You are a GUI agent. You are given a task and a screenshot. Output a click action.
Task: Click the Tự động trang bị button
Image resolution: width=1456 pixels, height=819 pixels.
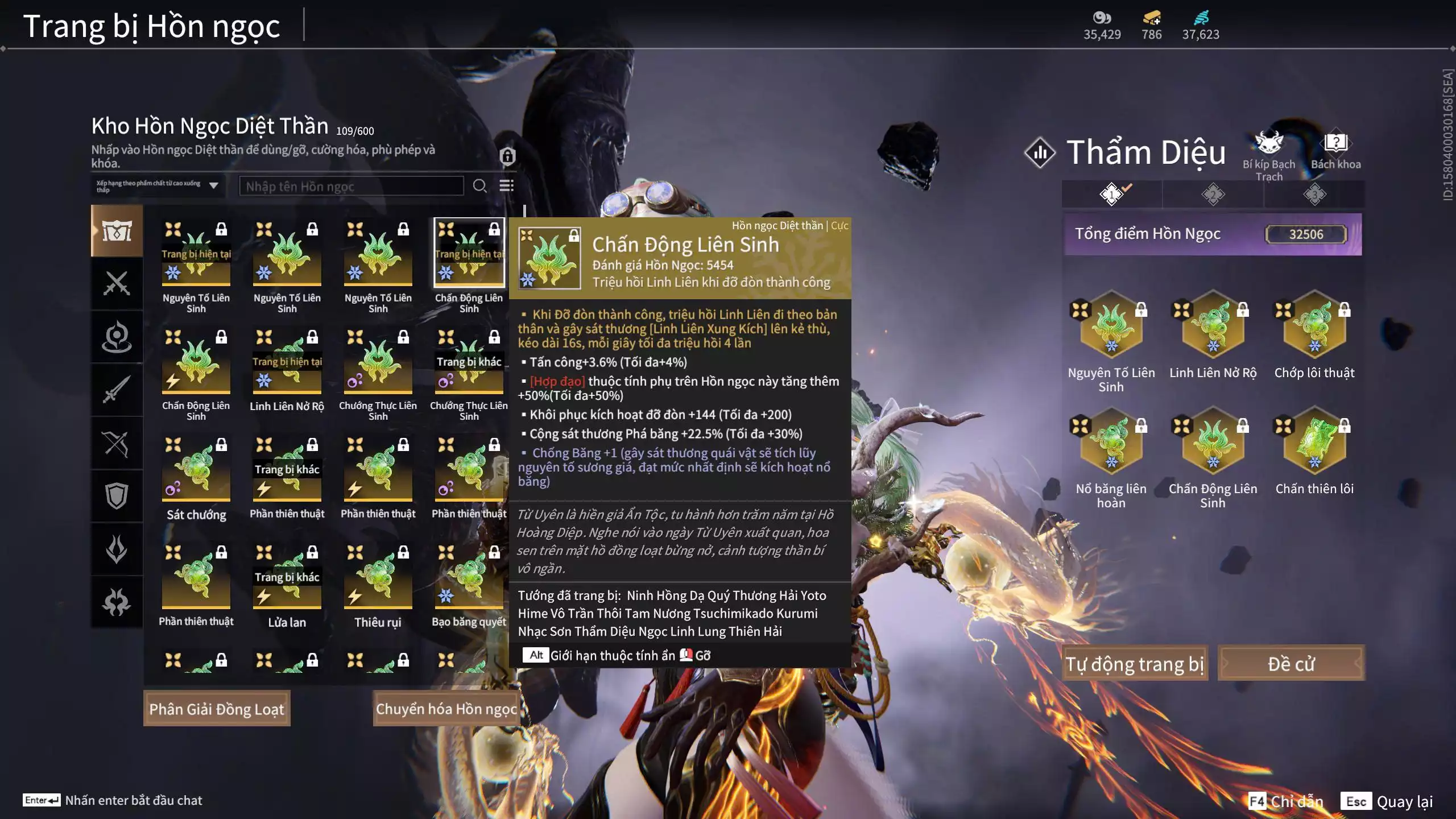click(x=1134, y=664)
